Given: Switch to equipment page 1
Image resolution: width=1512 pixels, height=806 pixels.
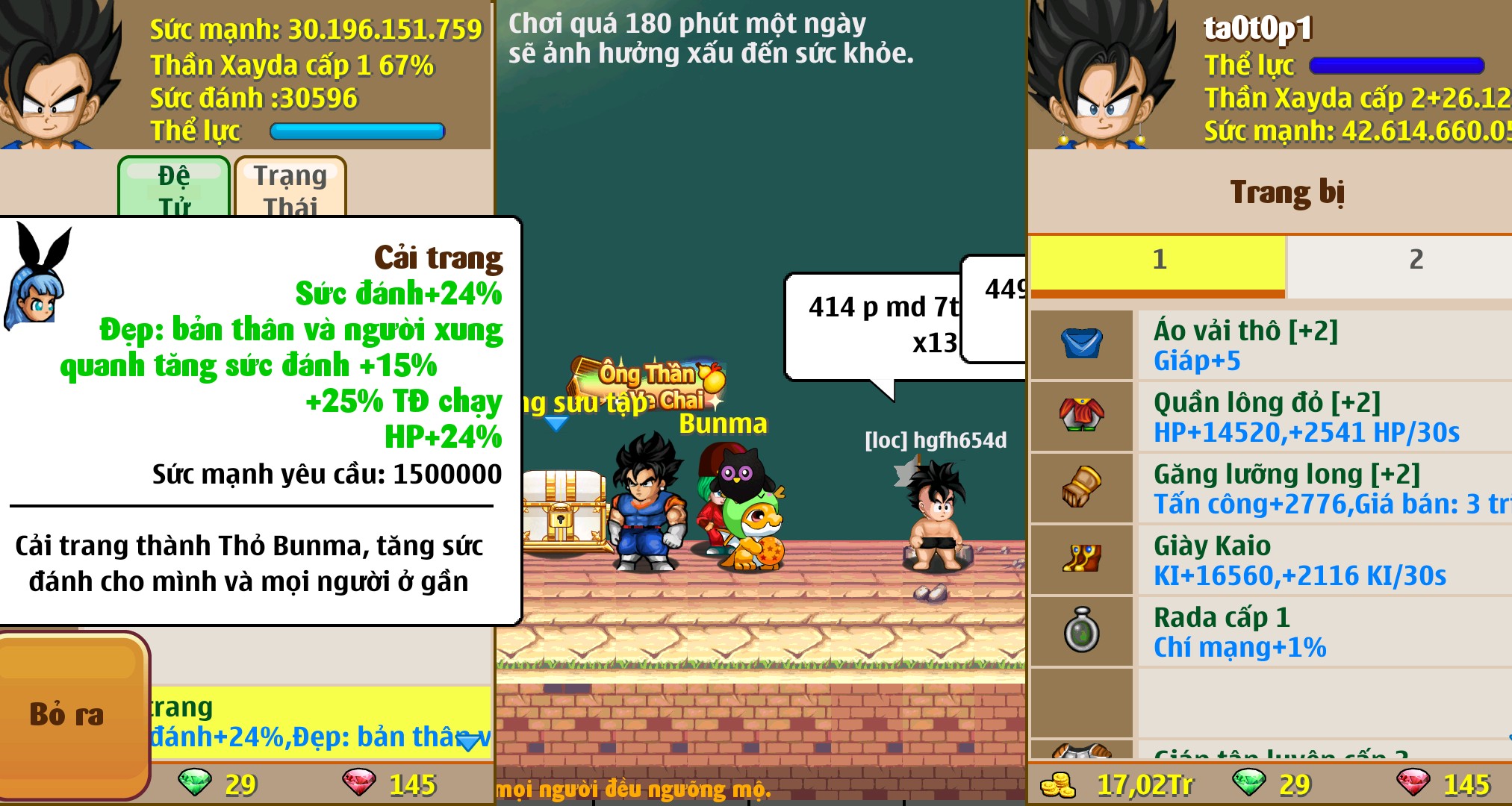Looking at the screenshot, I should (x=1159, y=260).
